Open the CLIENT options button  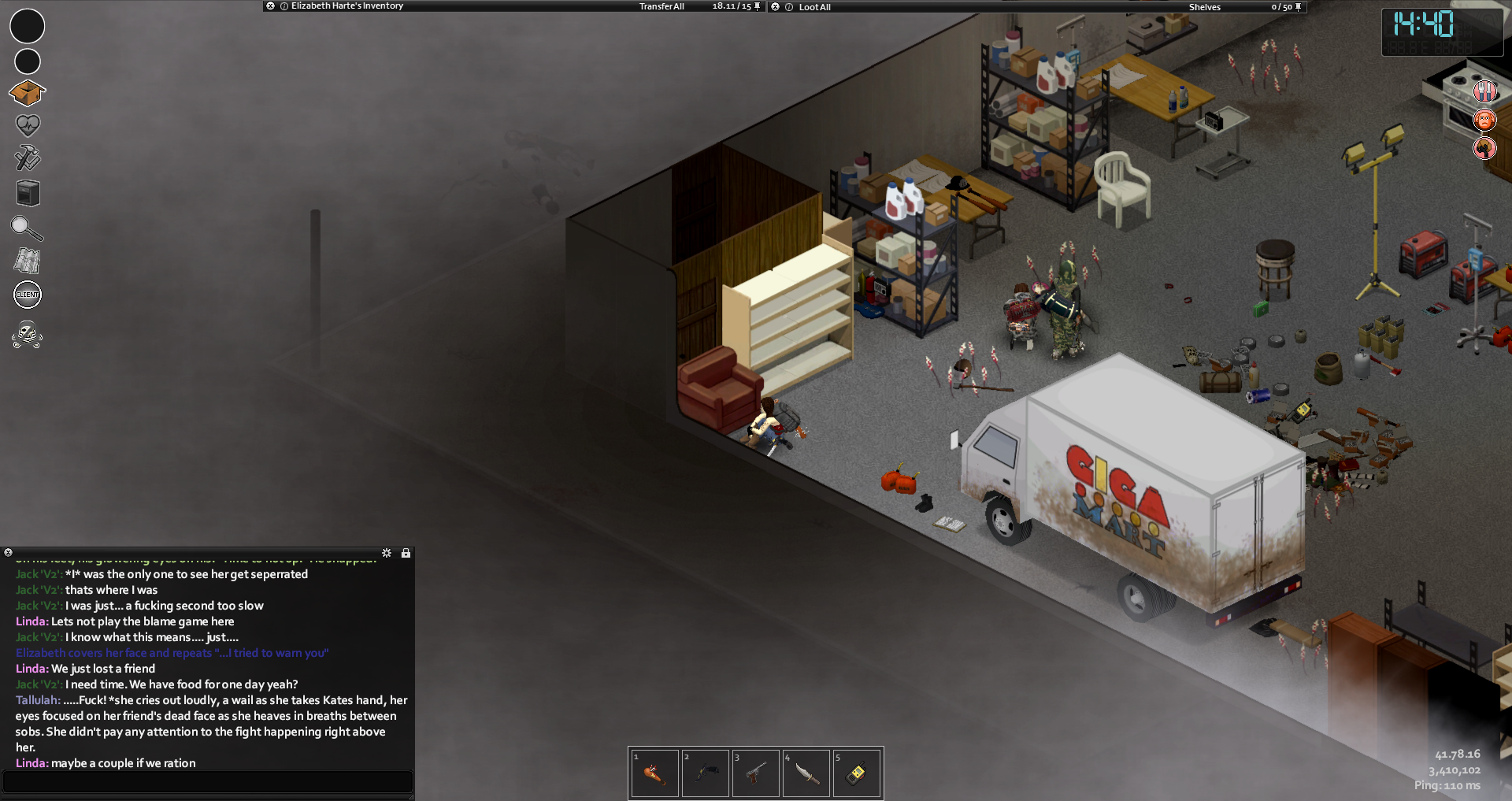[28, 295]
